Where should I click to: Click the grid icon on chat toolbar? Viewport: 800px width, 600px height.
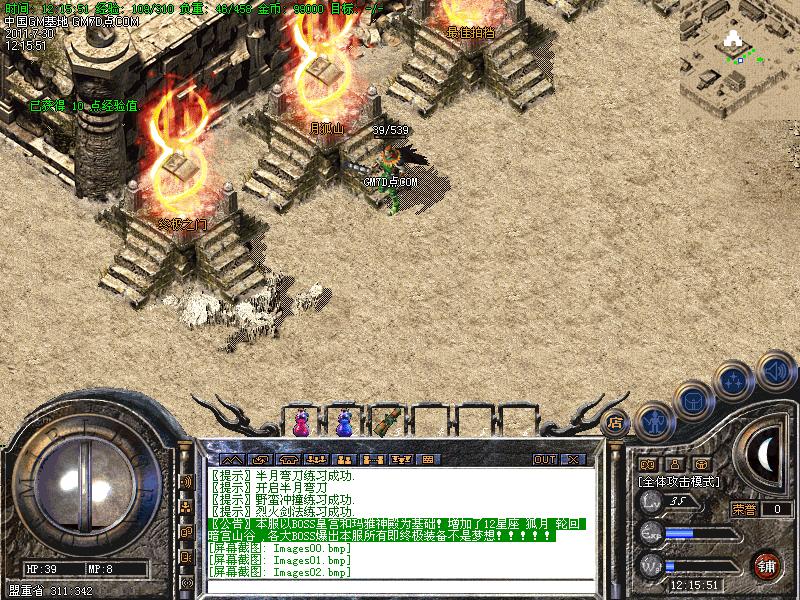(x=428, y=459)
